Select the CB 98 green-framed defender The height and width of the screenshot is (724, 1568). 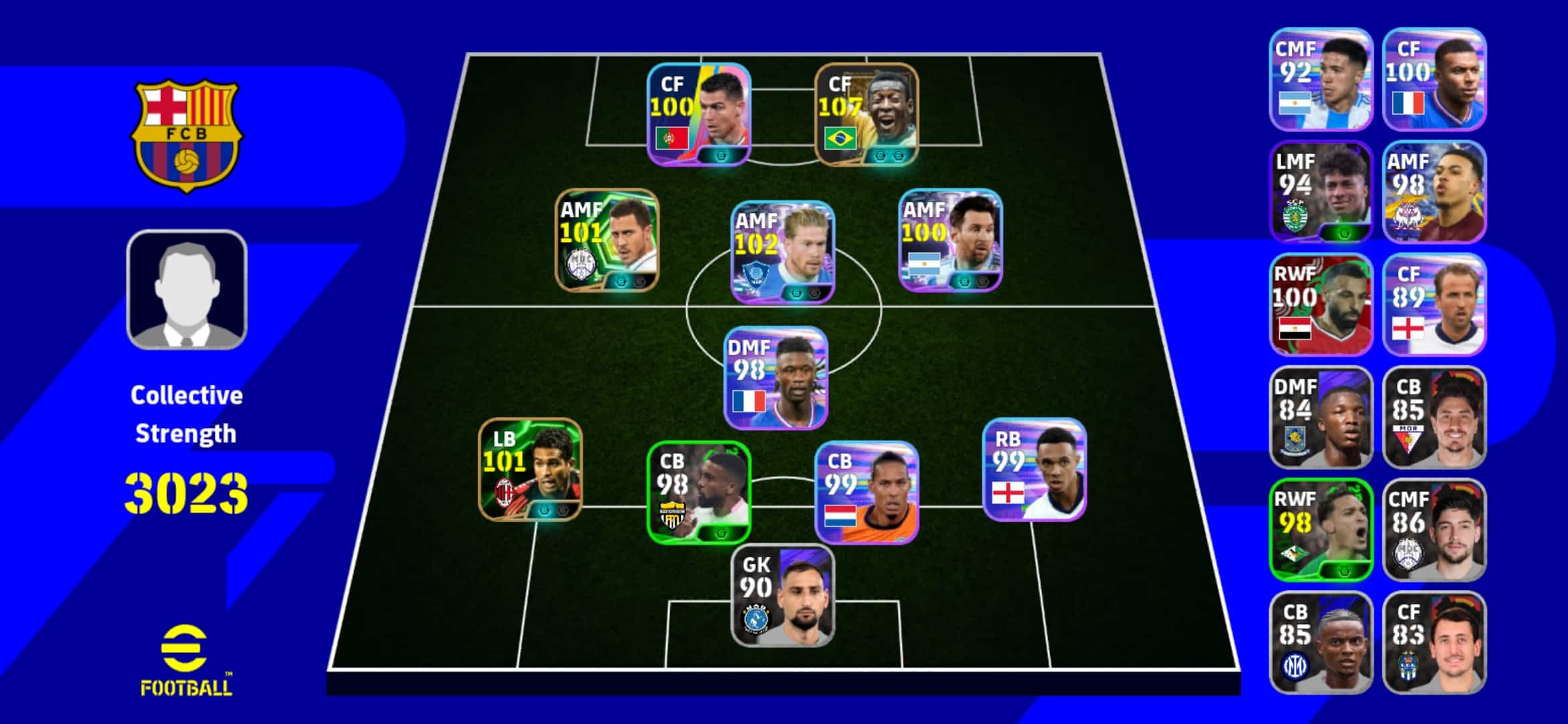click(698, 492)
